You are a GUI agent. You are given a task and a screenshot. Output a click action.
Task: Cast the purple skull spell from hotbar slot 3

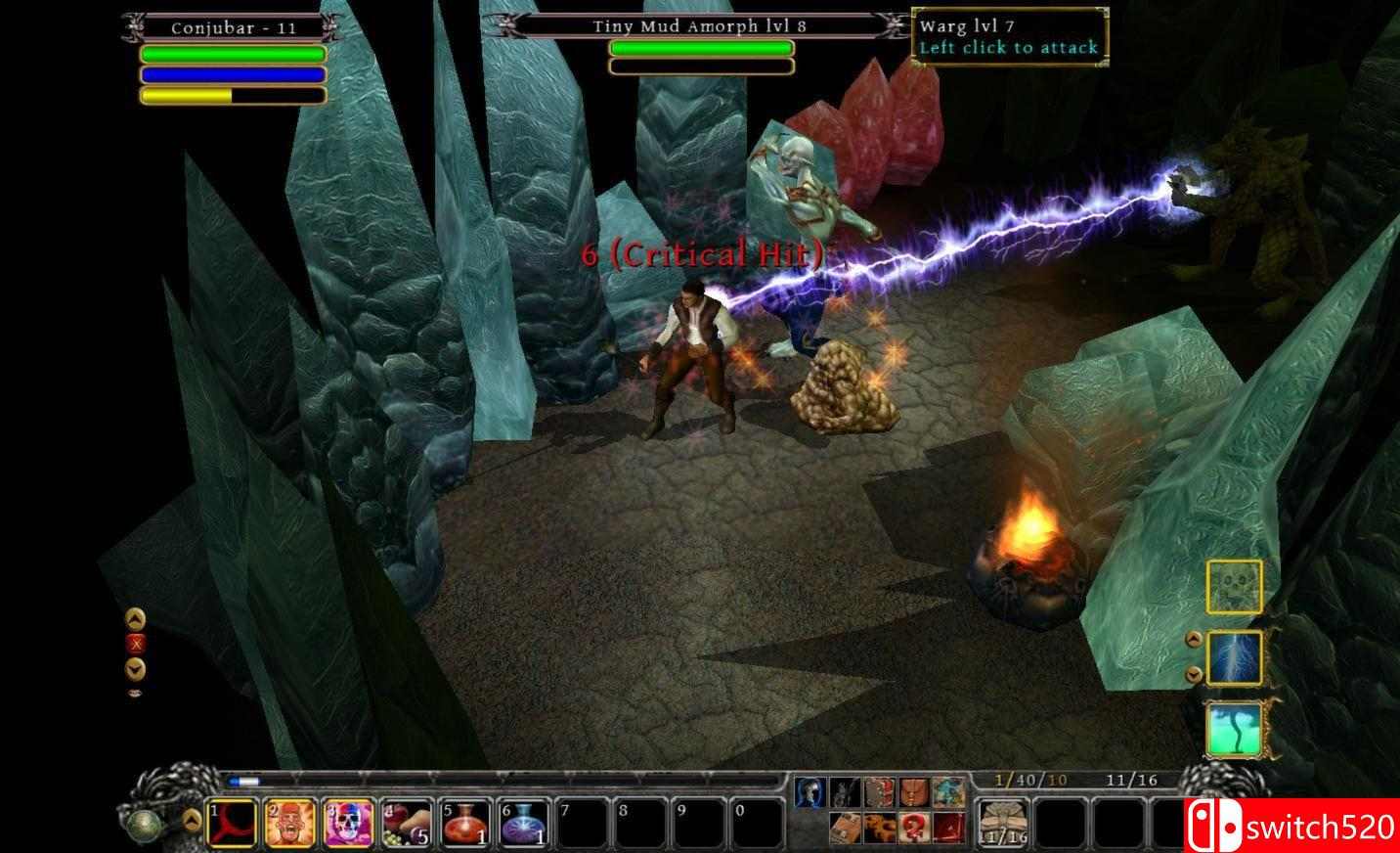coord(346,822)
